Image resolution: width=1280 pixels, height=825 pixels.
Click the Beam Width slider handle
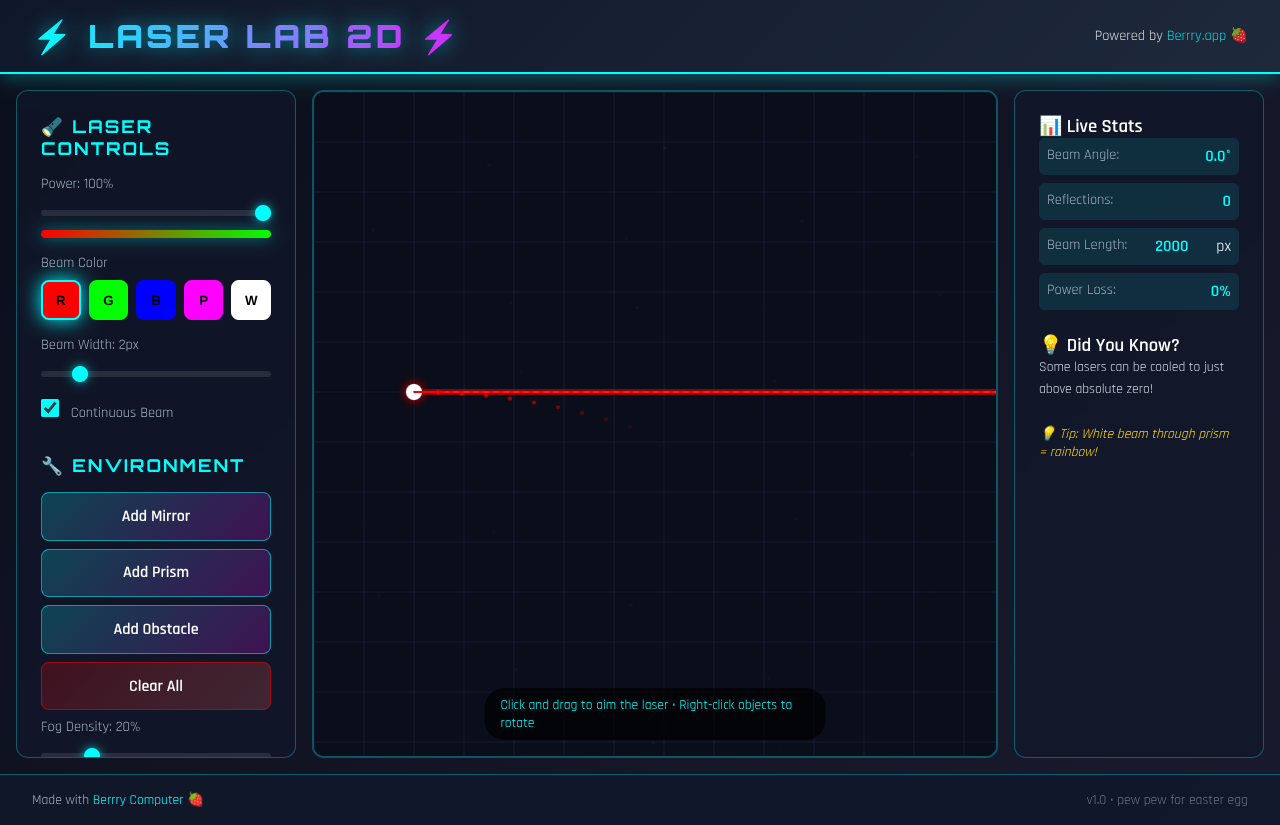[x=79, y=374]
